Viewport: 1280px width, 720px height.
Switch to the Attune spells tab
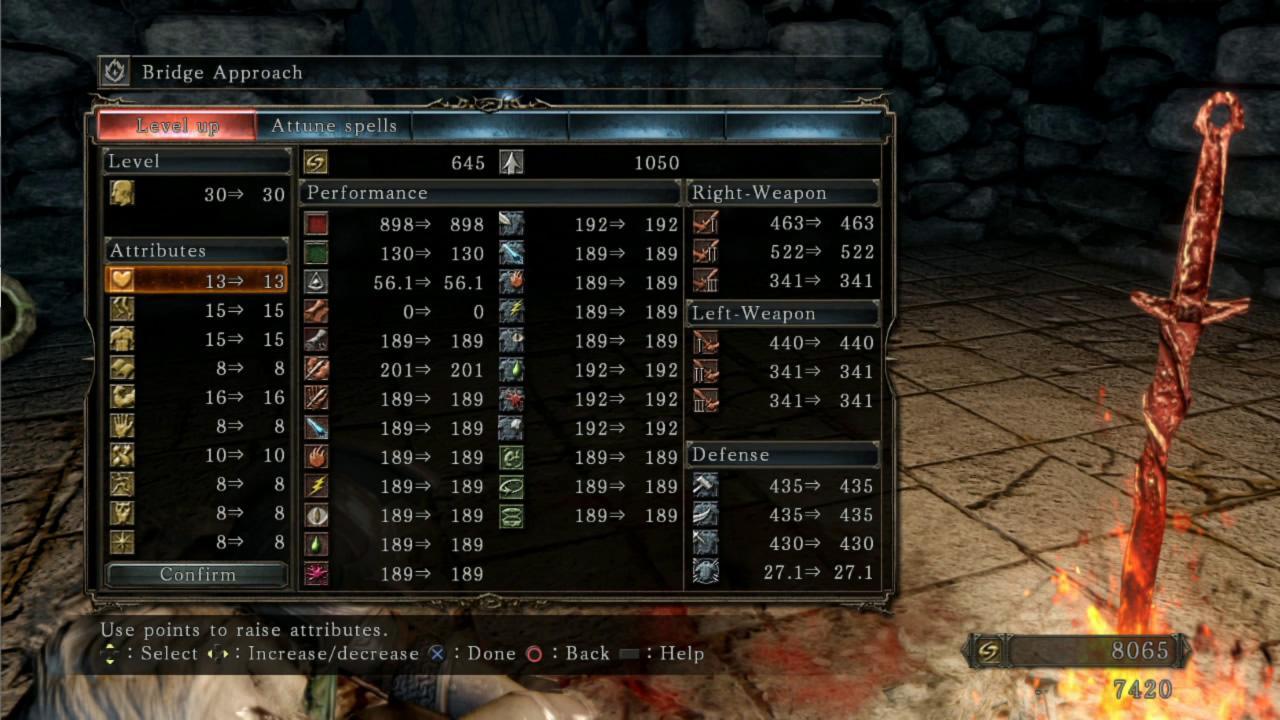(334, 126)
